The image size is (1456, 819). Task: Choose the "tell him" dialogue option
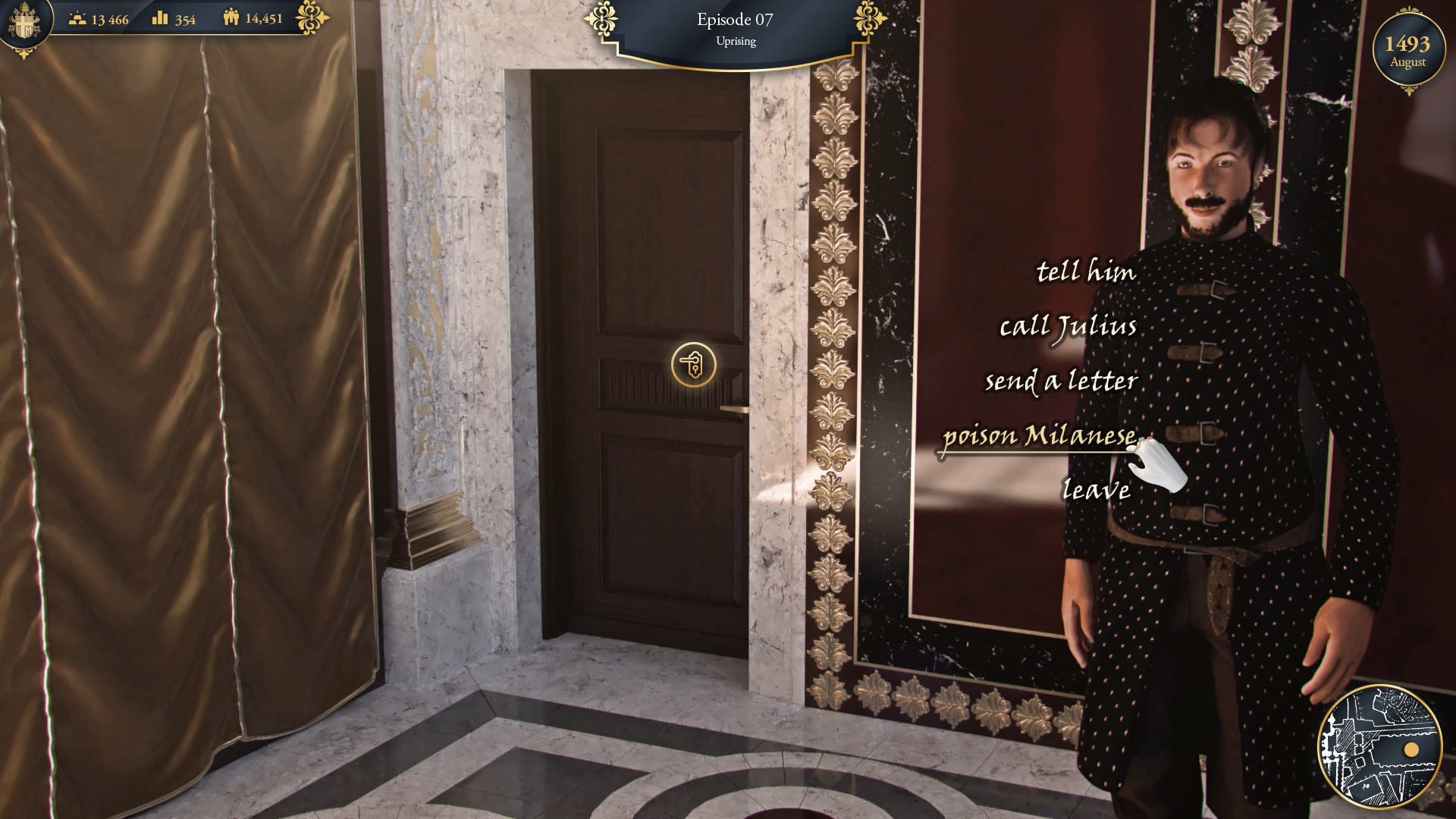pos(1086,271)
